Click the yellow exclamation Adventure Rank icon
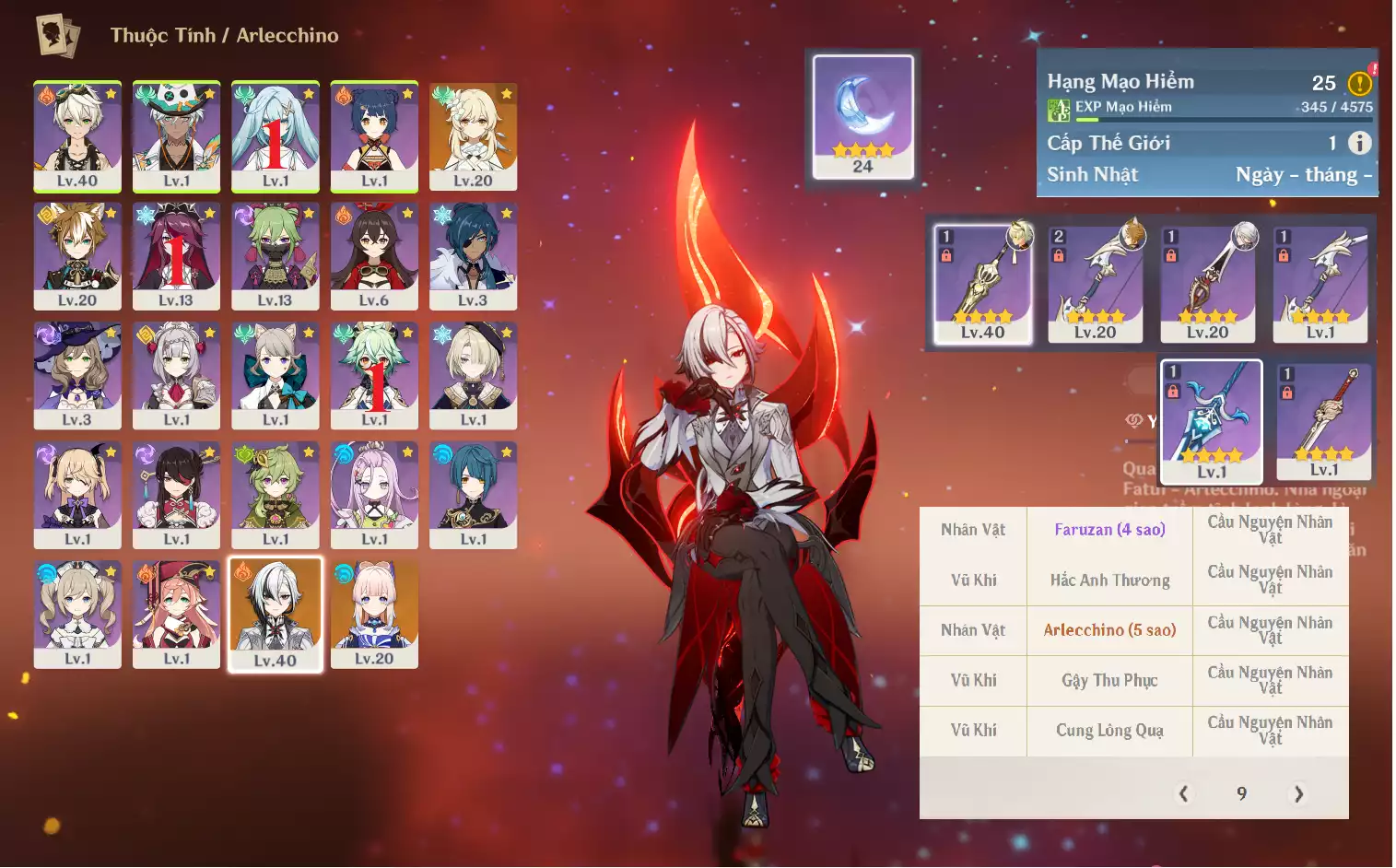 click(1360, 84)
